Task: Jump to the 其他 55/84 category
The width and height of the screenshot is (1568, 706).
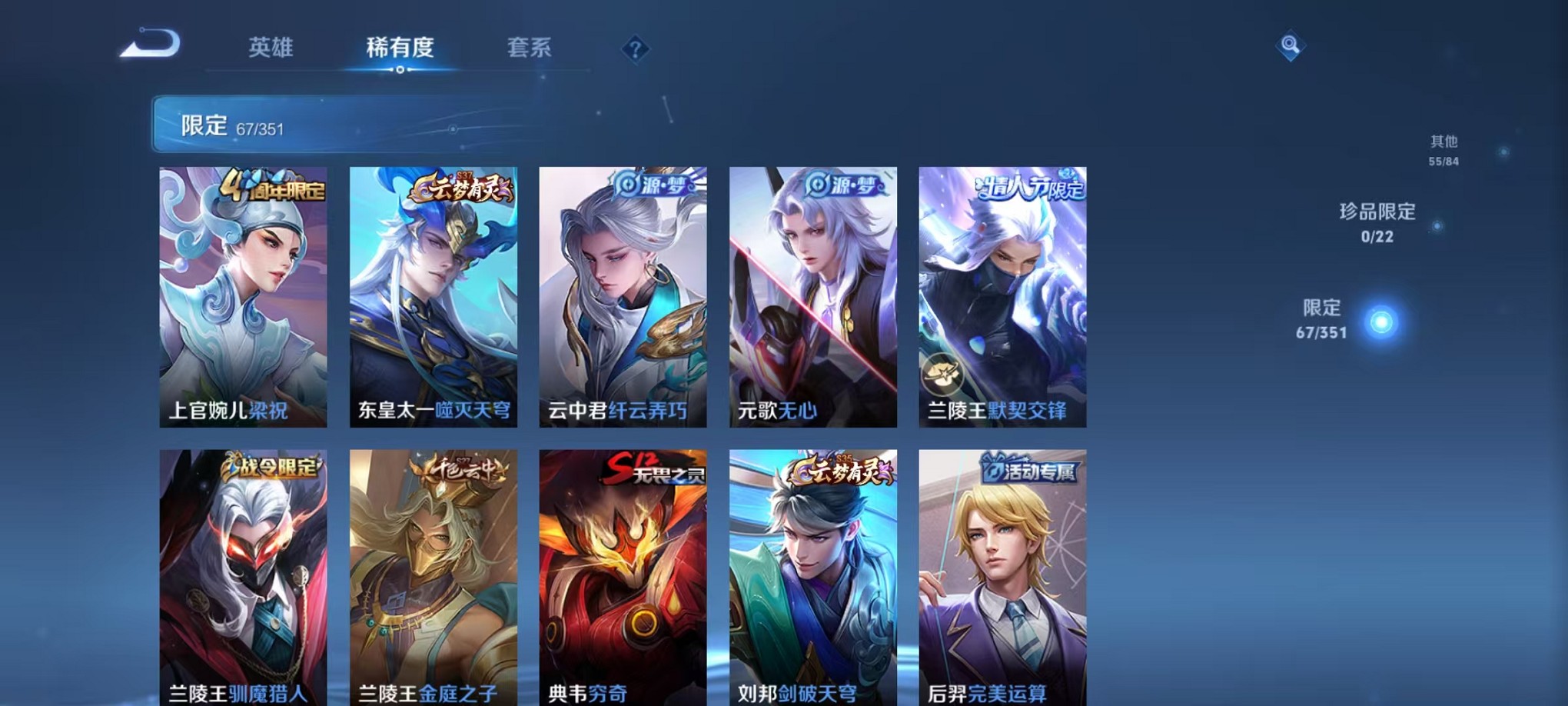Action: click(x=1443, y=150)
